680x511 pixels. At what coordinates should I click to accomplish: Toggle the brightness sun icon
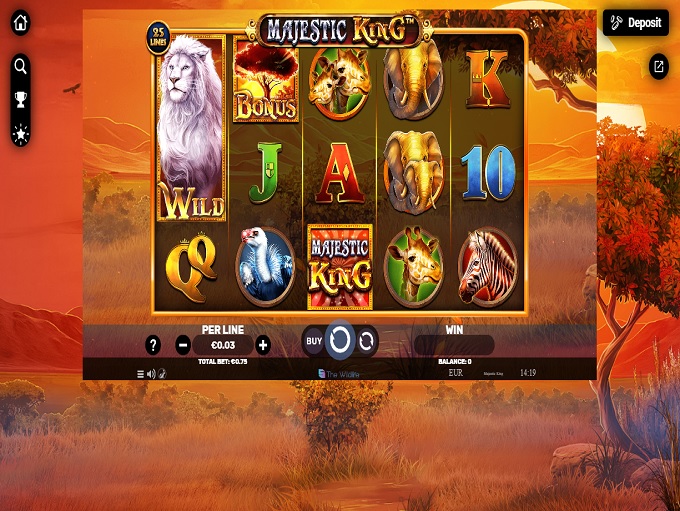pos(20,133)
